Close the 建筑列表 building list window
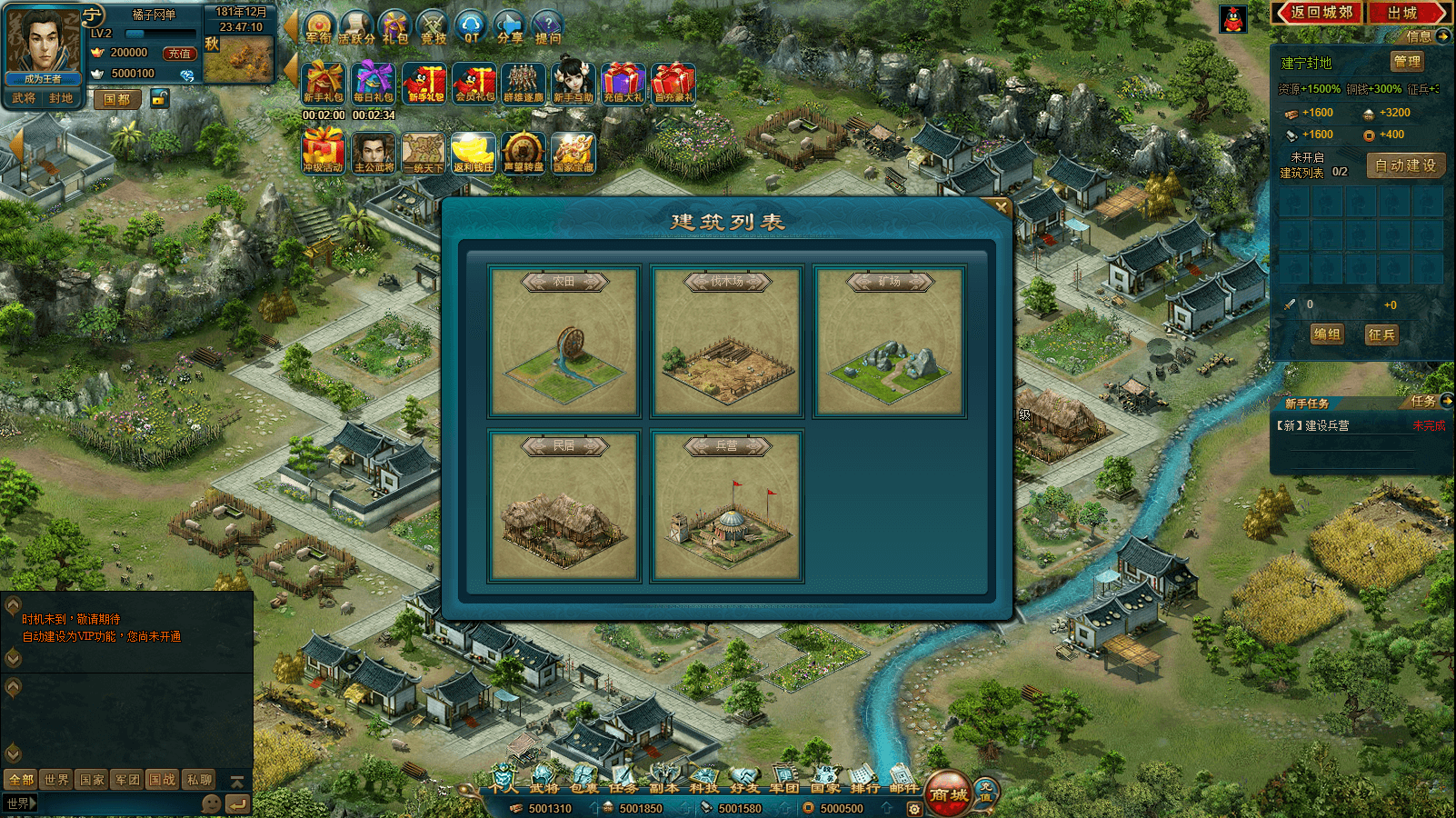This screenshot has height=818, width=1456. pyautogui.click(x=1001, y=206)
